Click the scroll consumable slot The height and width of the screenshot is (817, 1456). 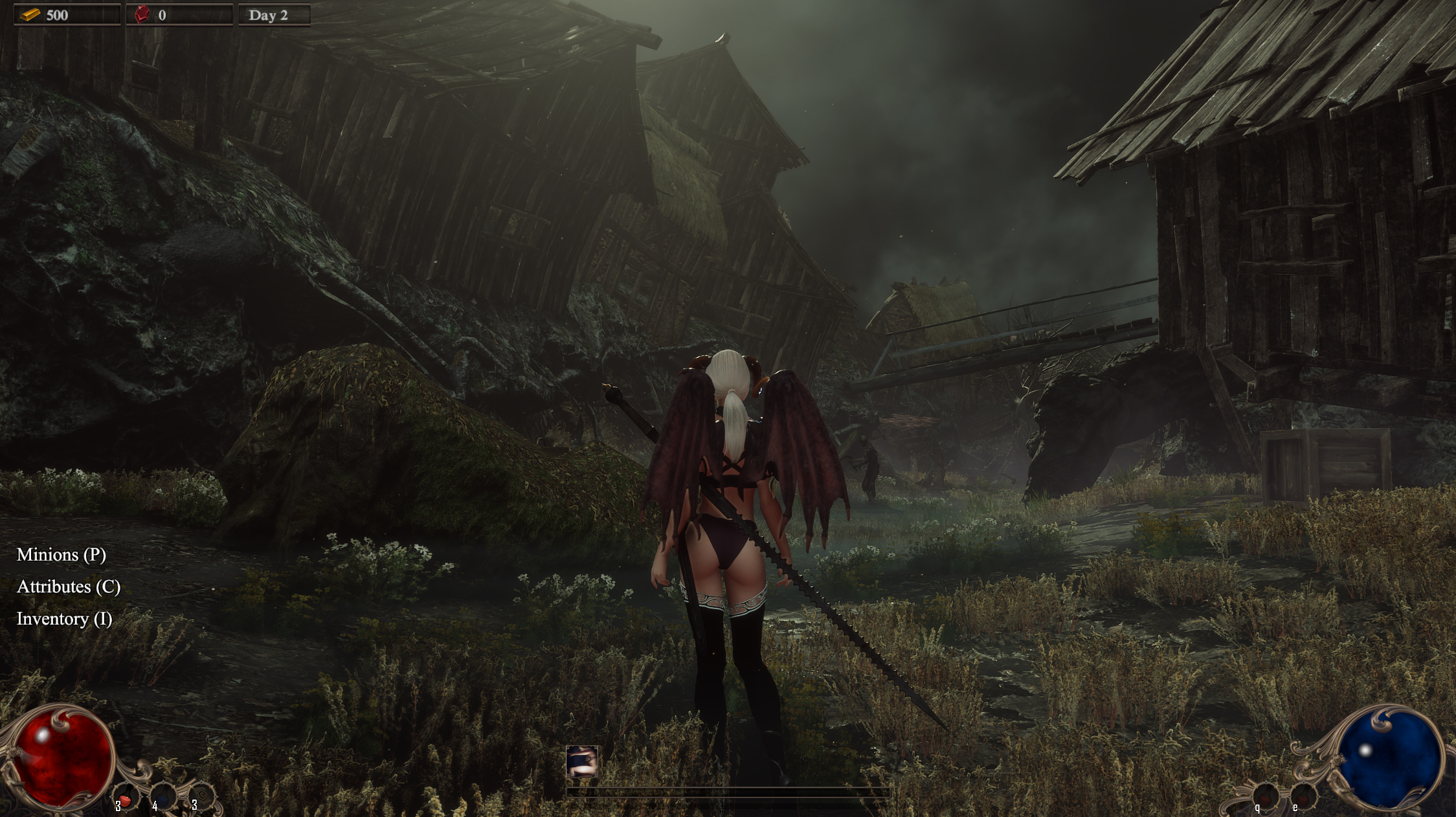coord(201,798)
